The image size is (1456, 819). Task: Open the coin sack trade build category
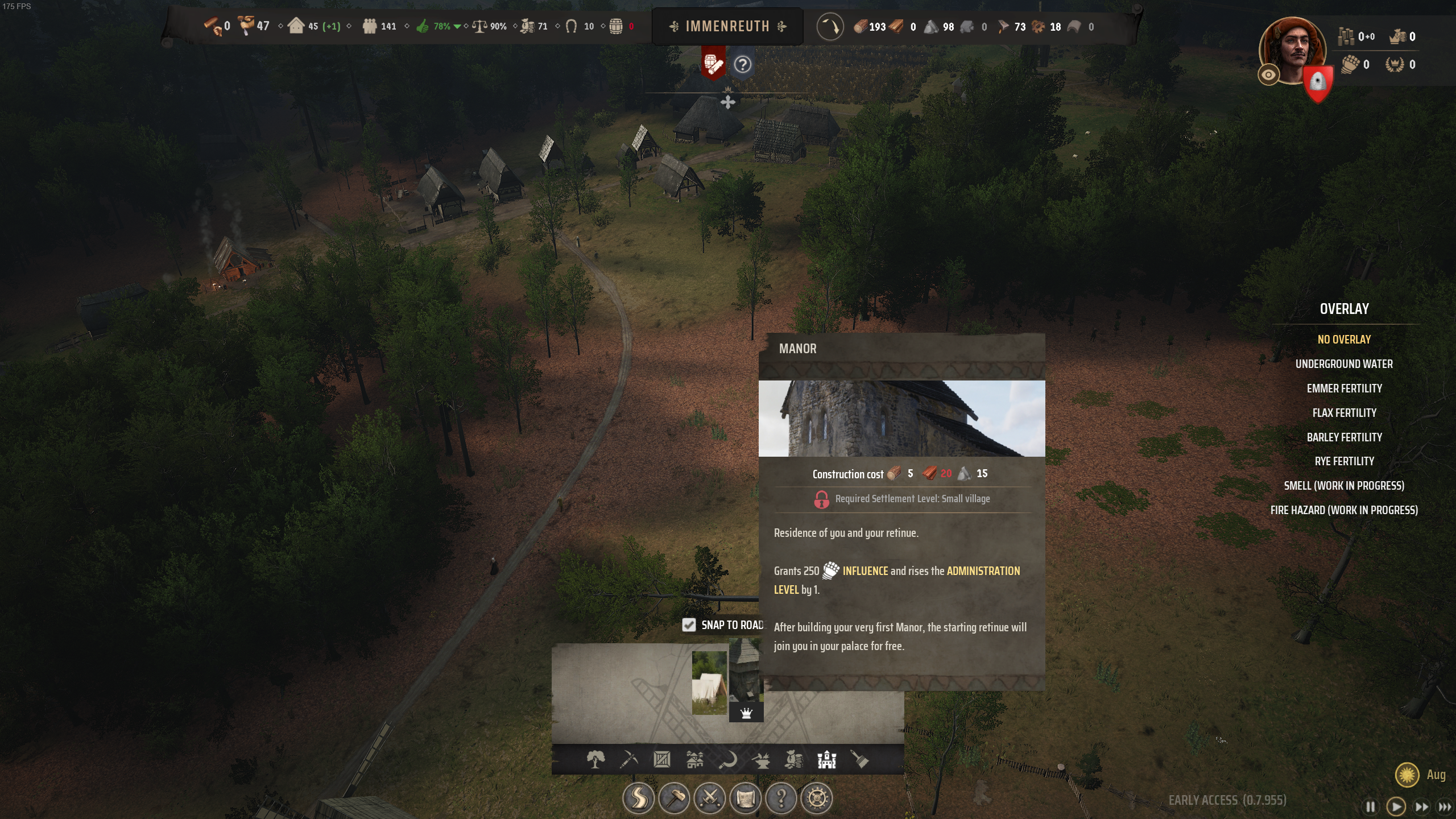(794, 759)
